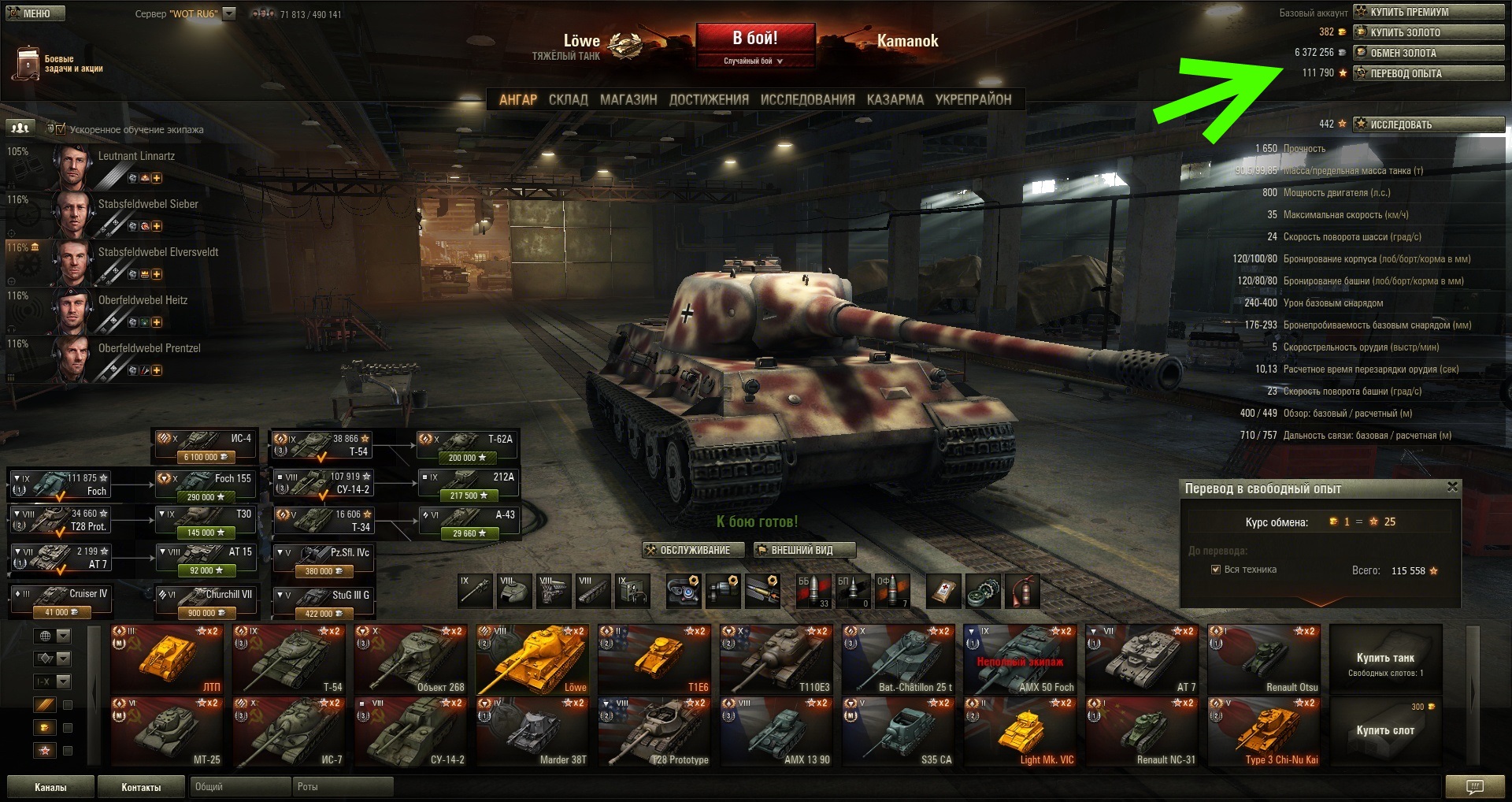Click Купить слот button

coord(1385,730)
